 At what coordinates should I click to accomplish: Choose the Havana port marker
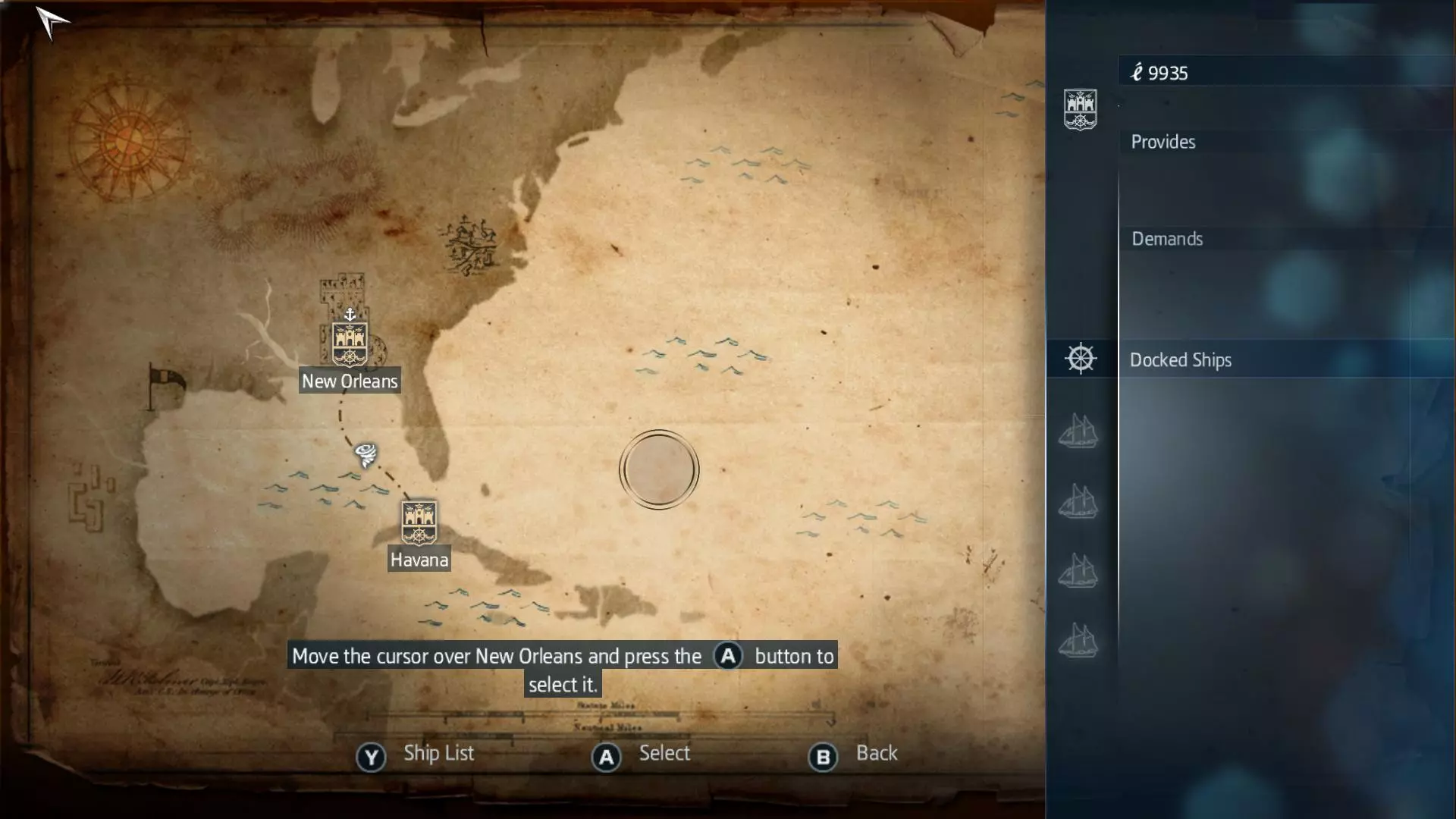click(419, 522)
